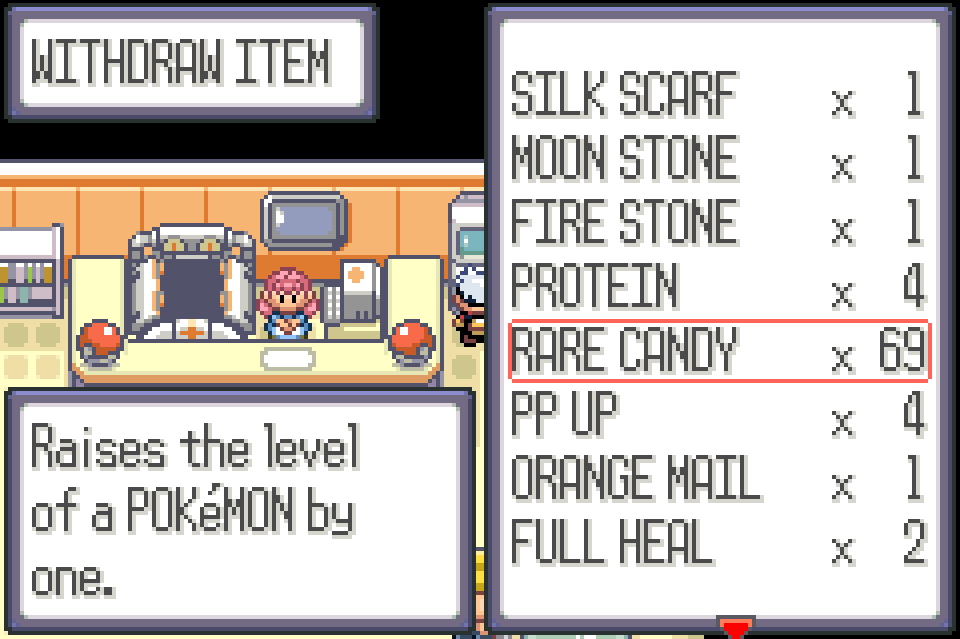Pick the FULL HEAL row
The width and height of the screenshot is (960, 639).
point(718,543)
